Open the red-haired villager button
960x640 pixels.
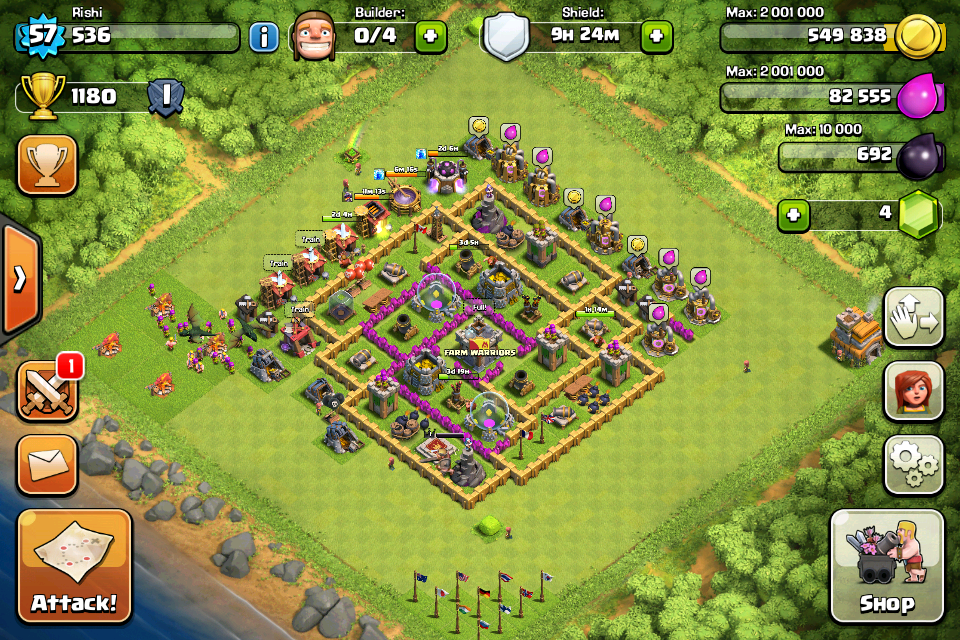(914, 391)
